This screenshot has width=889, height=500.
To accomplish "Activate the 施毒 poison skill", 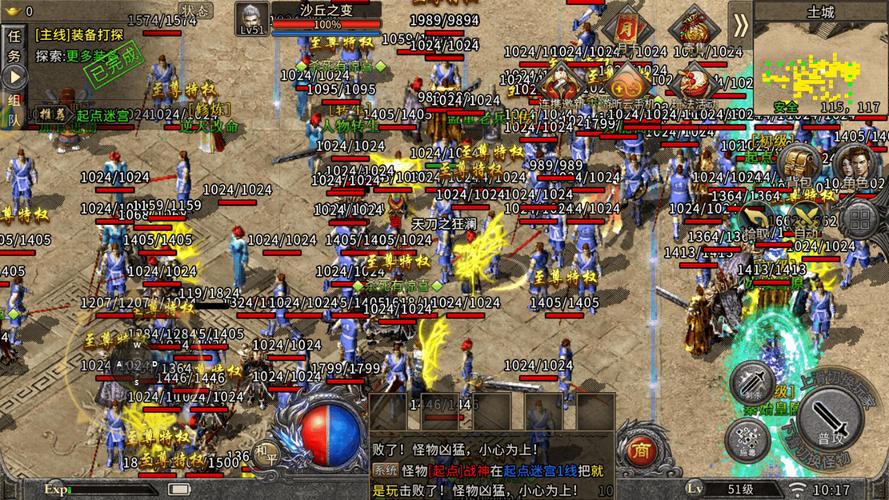I will click(x=745, y=439).
